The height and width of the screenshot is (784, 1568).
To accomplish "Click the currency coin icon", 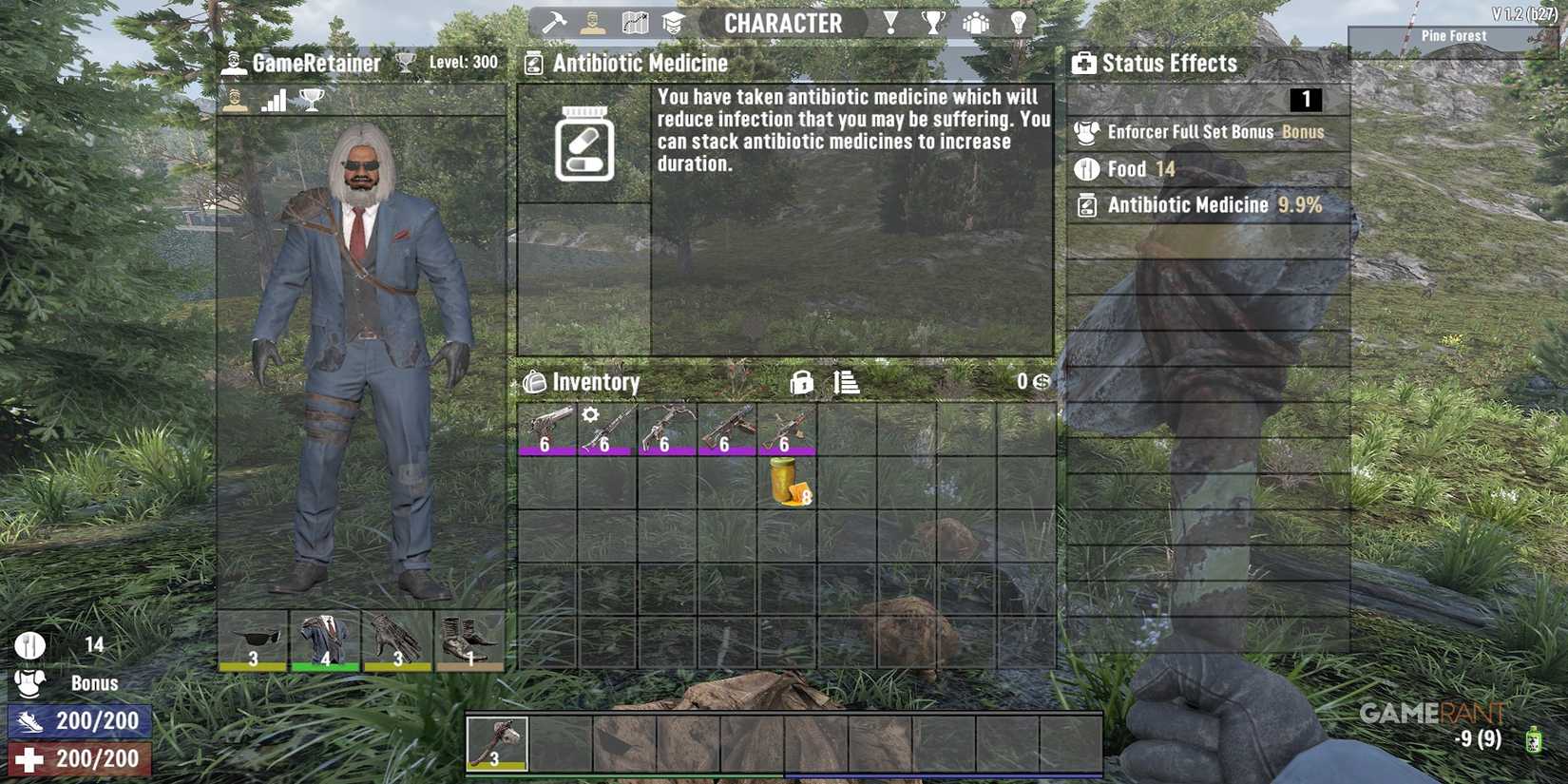I will click(x=1040, y=382).
